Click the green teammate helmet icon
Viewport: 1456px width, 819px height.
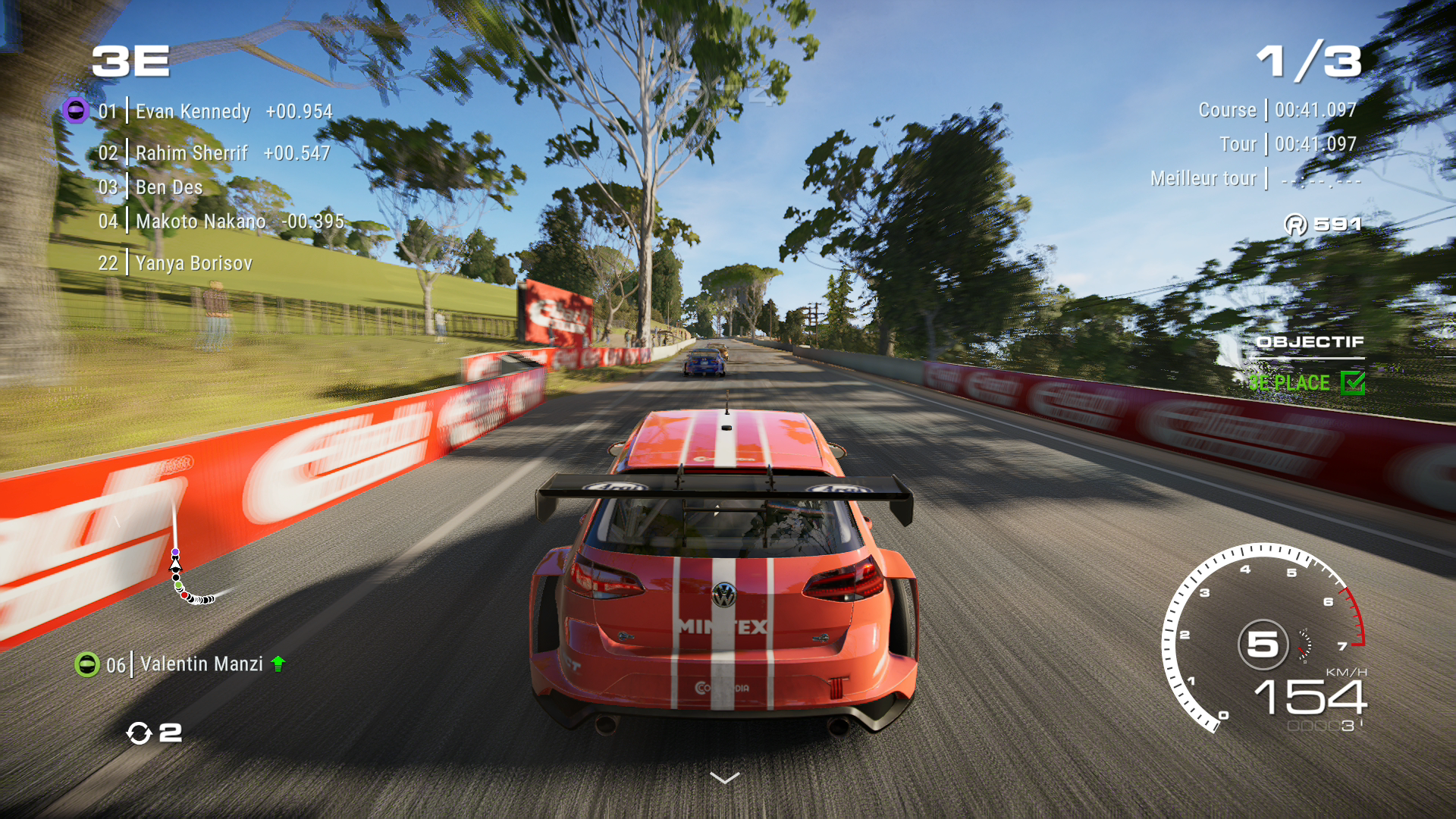[87, 664]
